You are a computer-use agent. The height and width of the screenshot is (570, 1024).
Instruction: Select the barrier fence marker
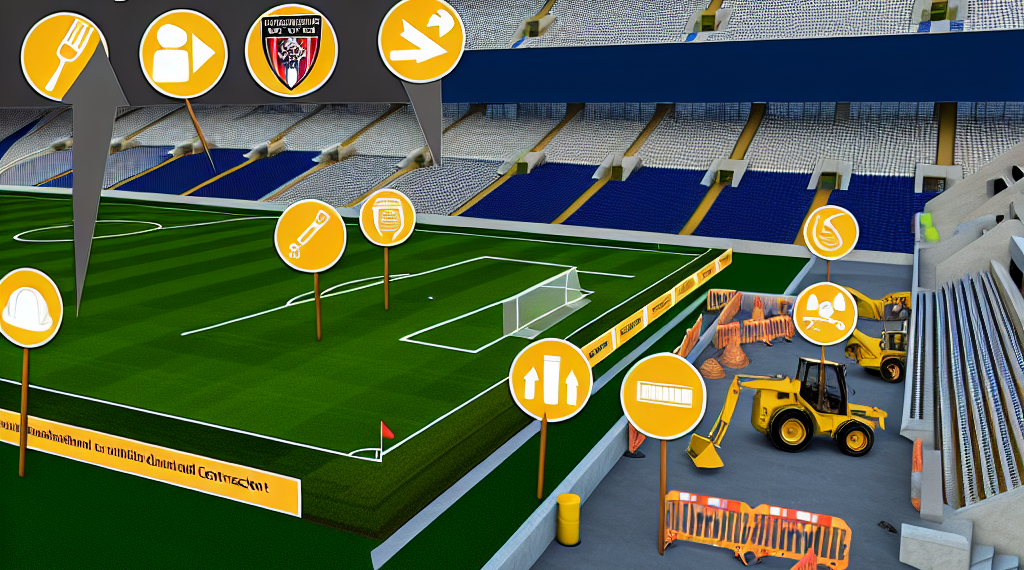click(663, 396)
